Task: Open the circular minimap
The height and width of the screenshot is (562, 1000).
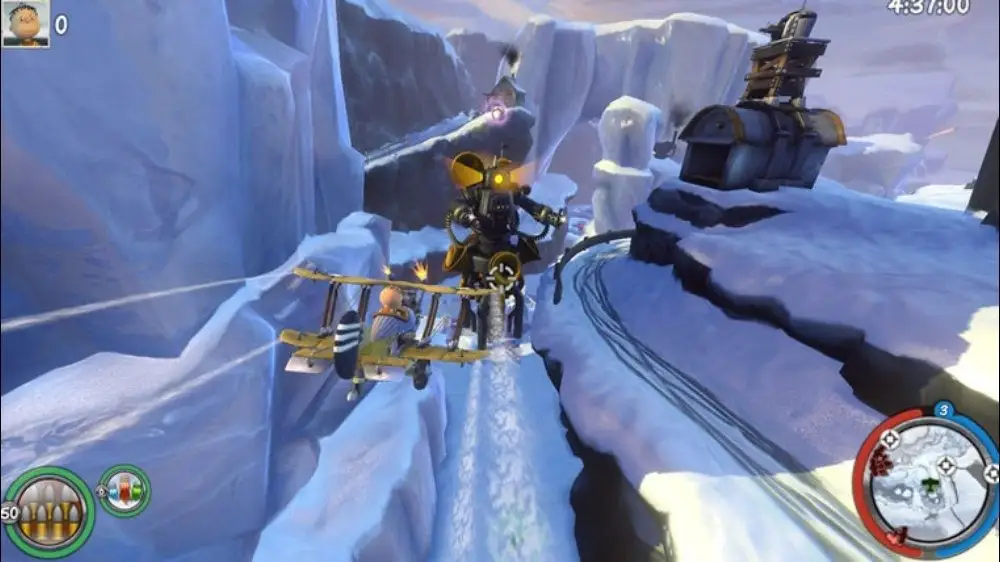Action: click(927, 480)
